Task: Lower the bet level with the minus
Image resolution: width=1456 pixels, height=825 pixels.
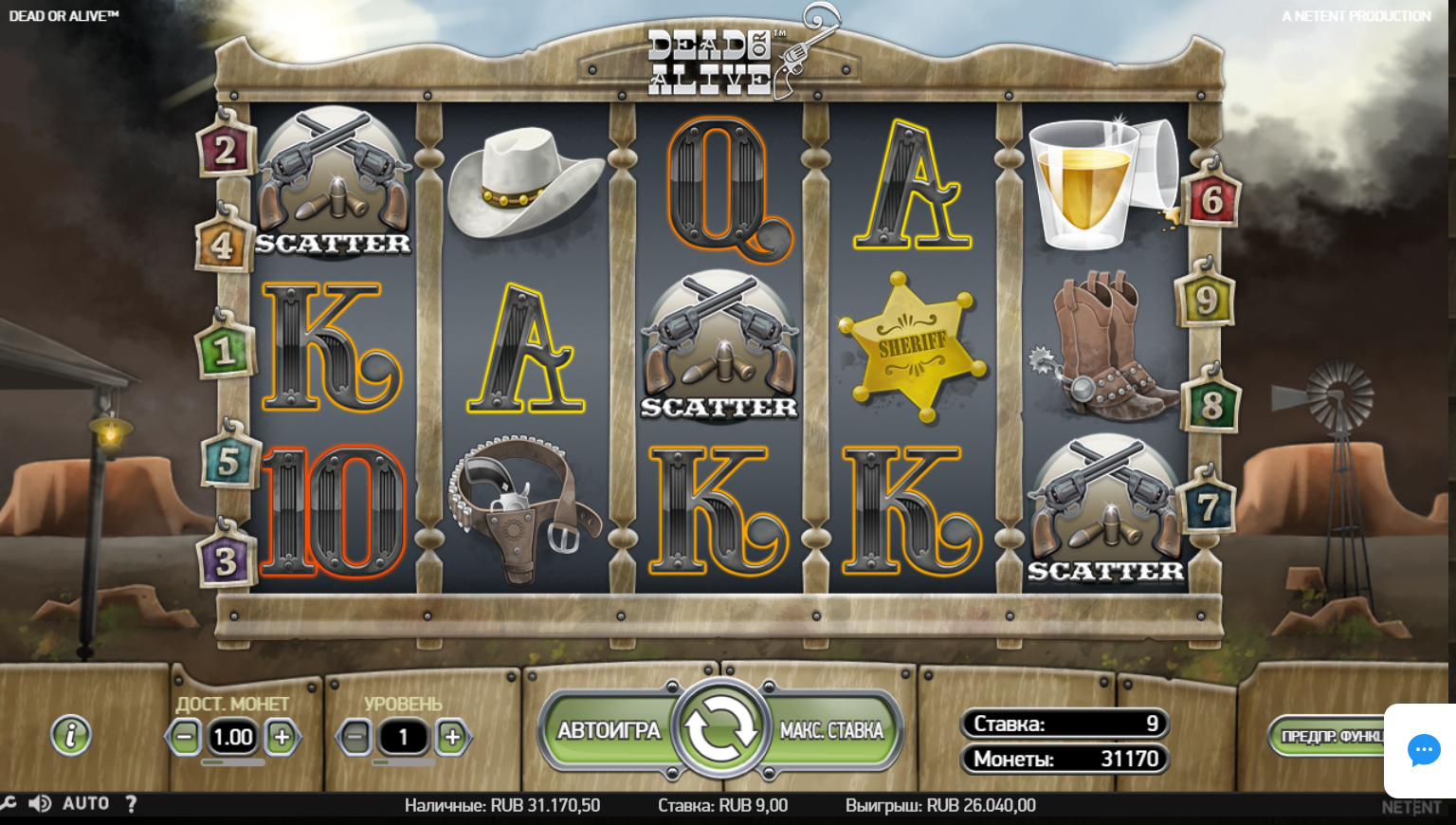Action: (x=355, y=737)
